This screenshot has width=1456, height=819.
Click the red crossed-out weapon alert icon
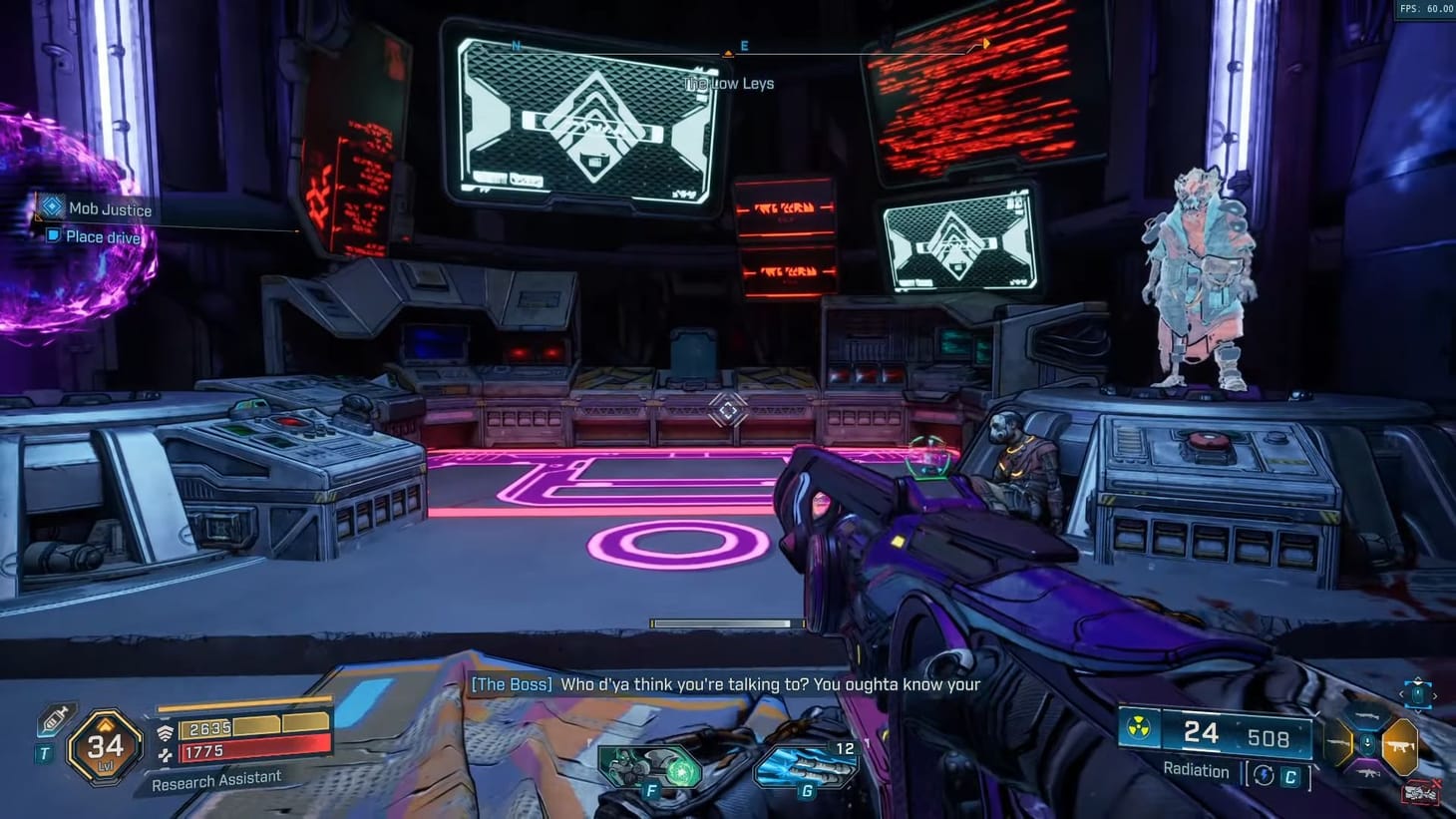pos(1422,790)
